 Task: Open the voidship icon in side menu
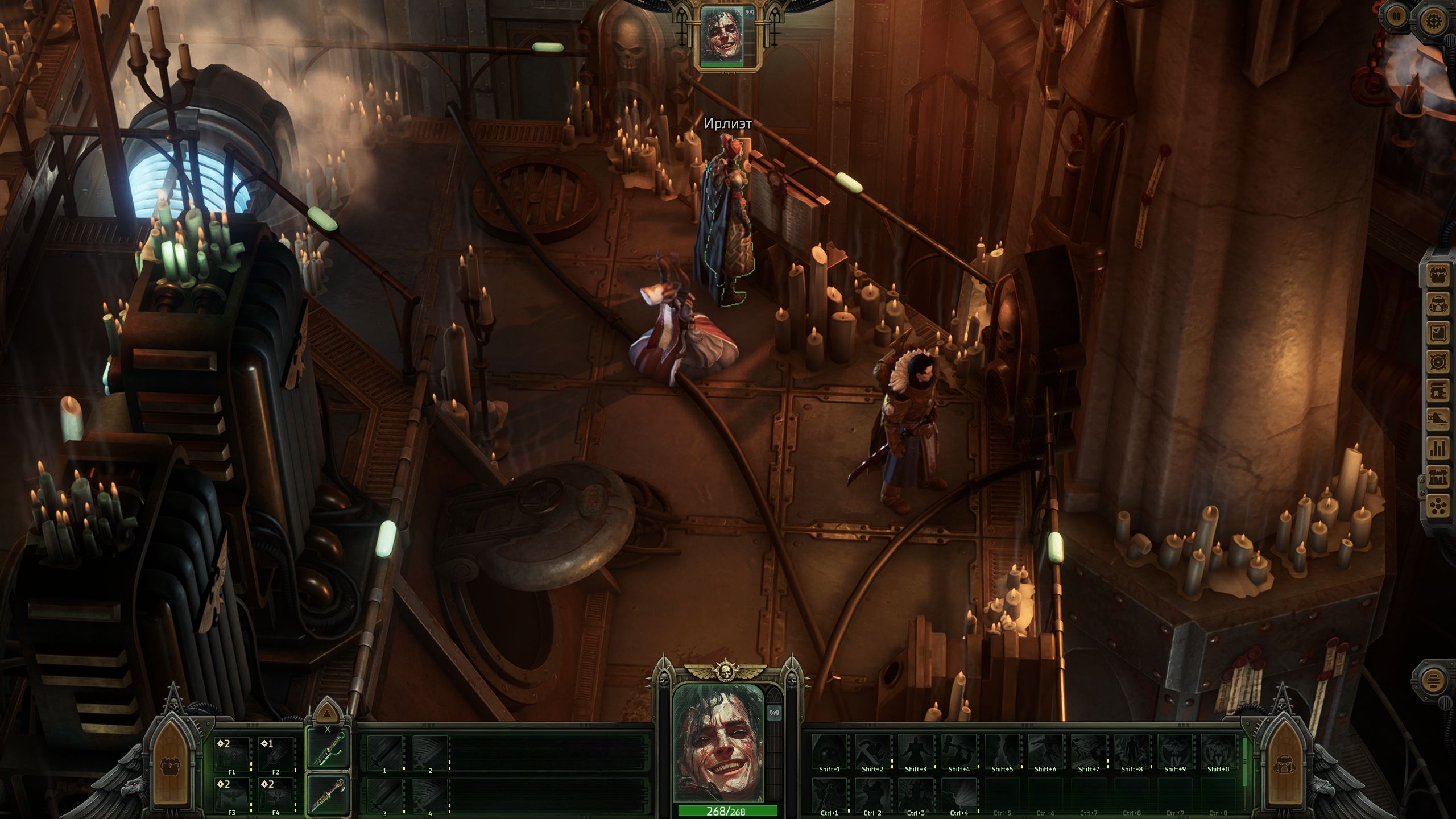(x=1438, y=420)
